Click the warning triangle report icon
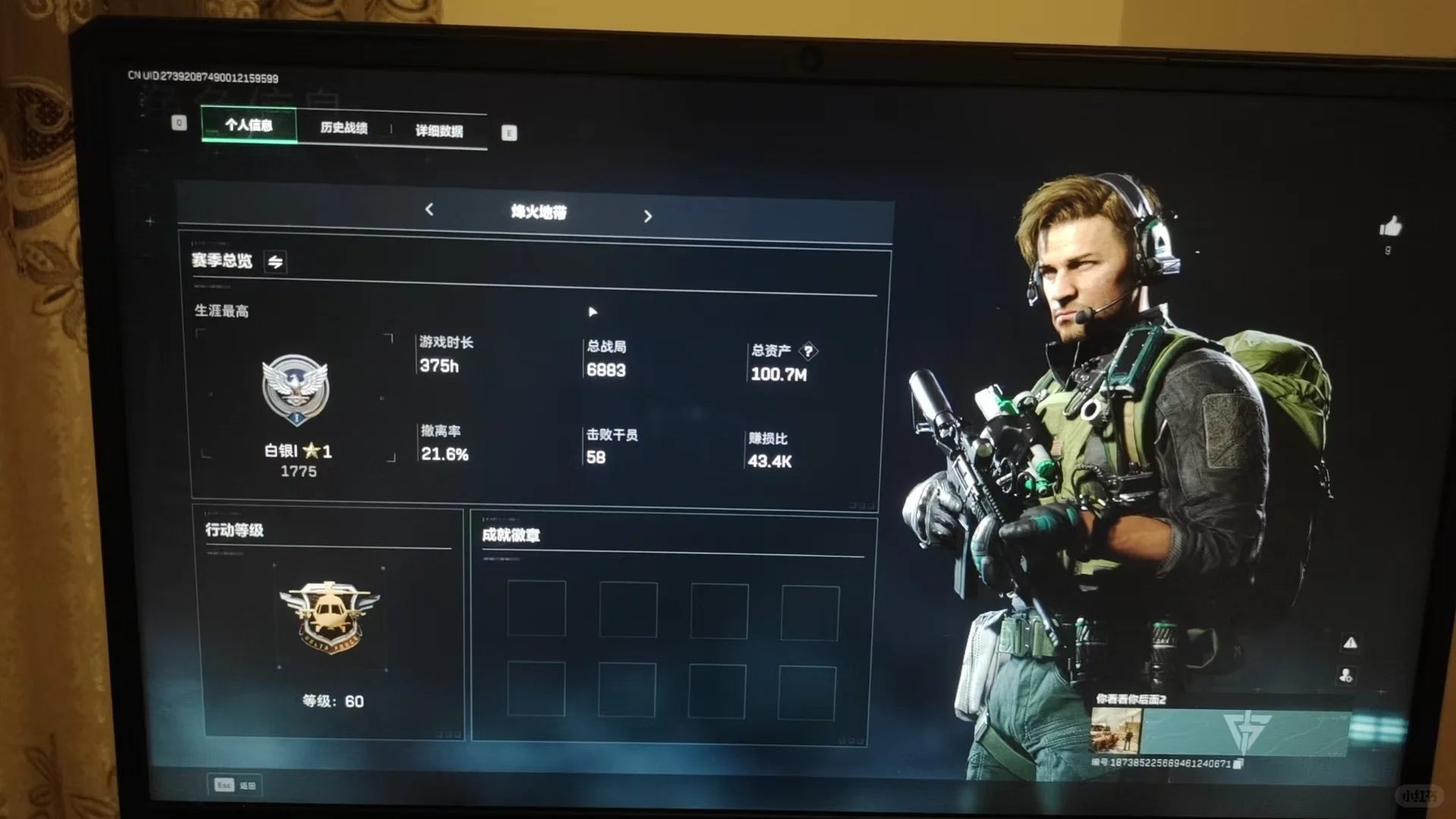This screenshot has width=1456, height=819. coord(1350,643)
